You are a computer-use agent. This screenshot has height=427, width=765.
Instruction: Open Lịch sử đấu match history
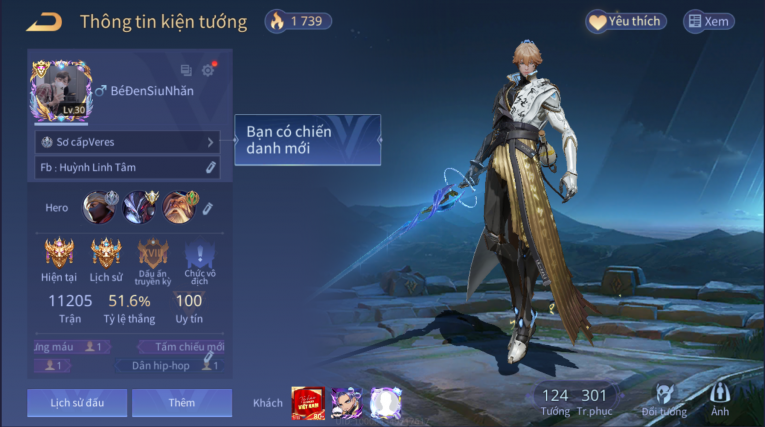tap(77, 402)
